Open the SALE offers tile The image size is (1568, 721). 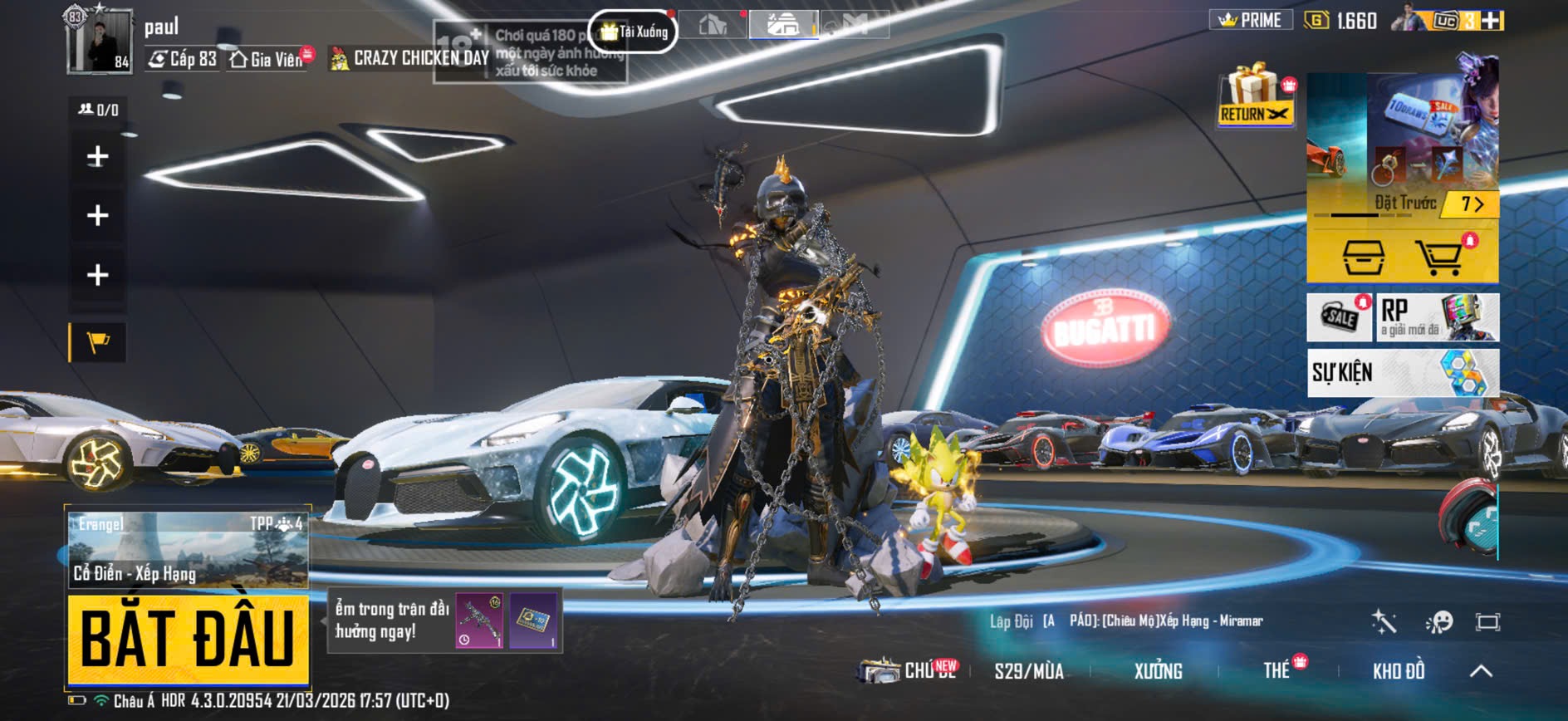[1339, 317]
